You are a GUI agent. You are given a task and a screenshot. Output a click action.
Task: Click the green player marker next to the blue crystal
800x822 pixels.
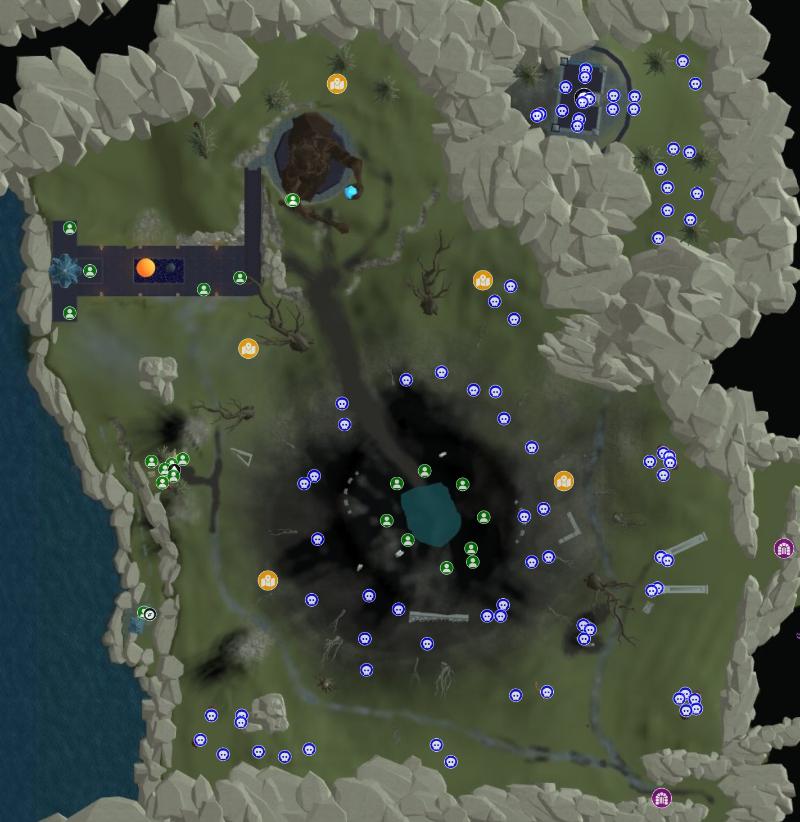point(90,271)
